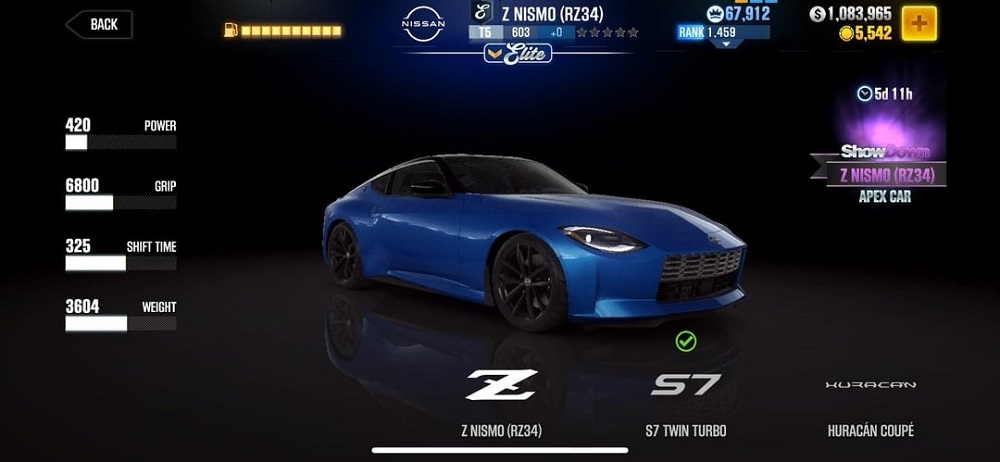Screen dimensions: 1000x462
Task: Open the gold plus purchase button
Action: click(x=919, y=23)
